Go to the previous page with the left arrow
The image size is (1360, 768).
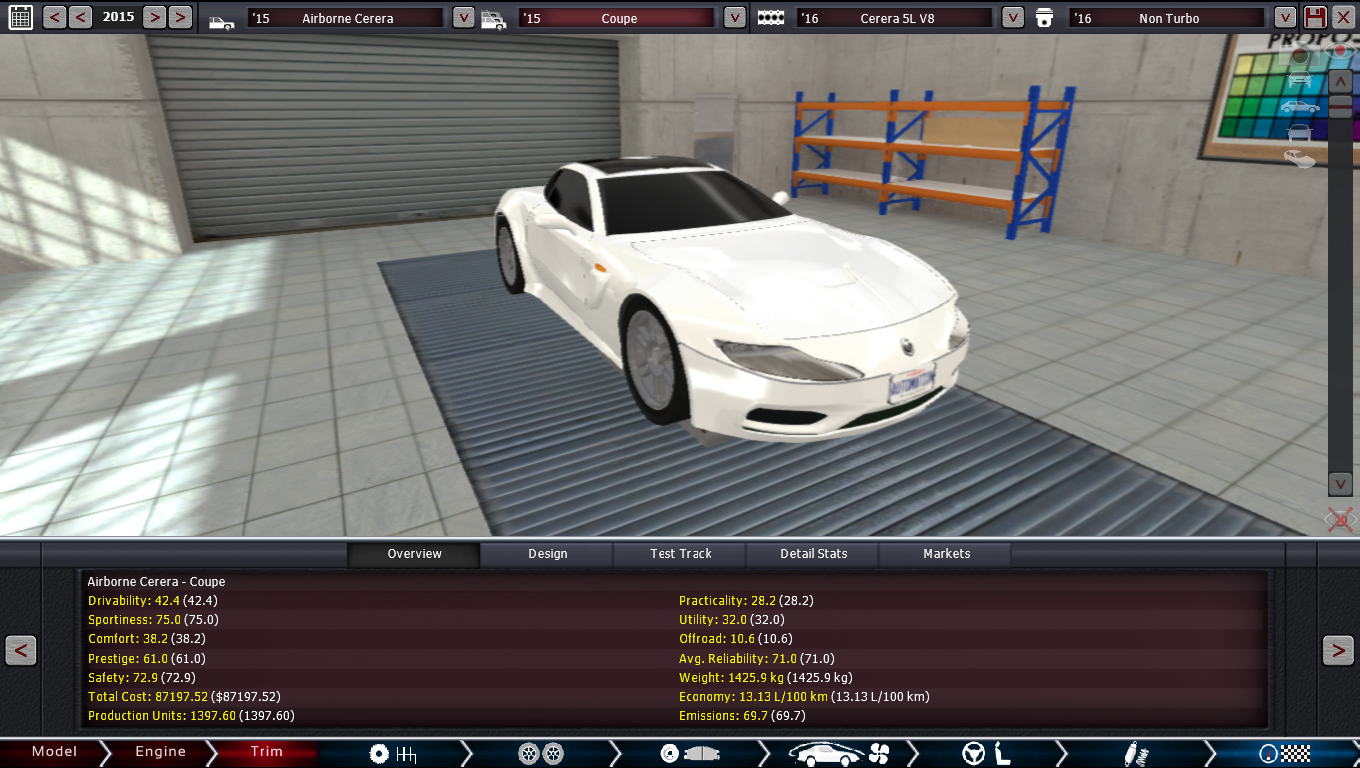point(20,650)
